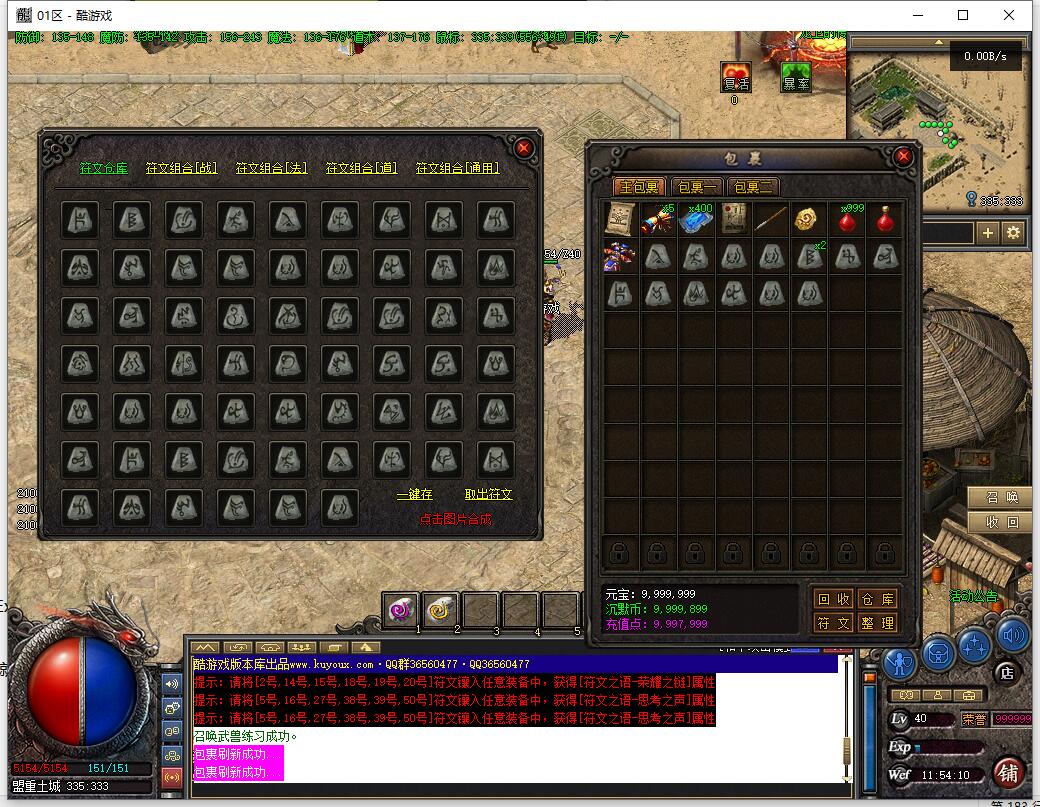Switch to the 符文组合[法] mage tab

click(x=271, y=168)
